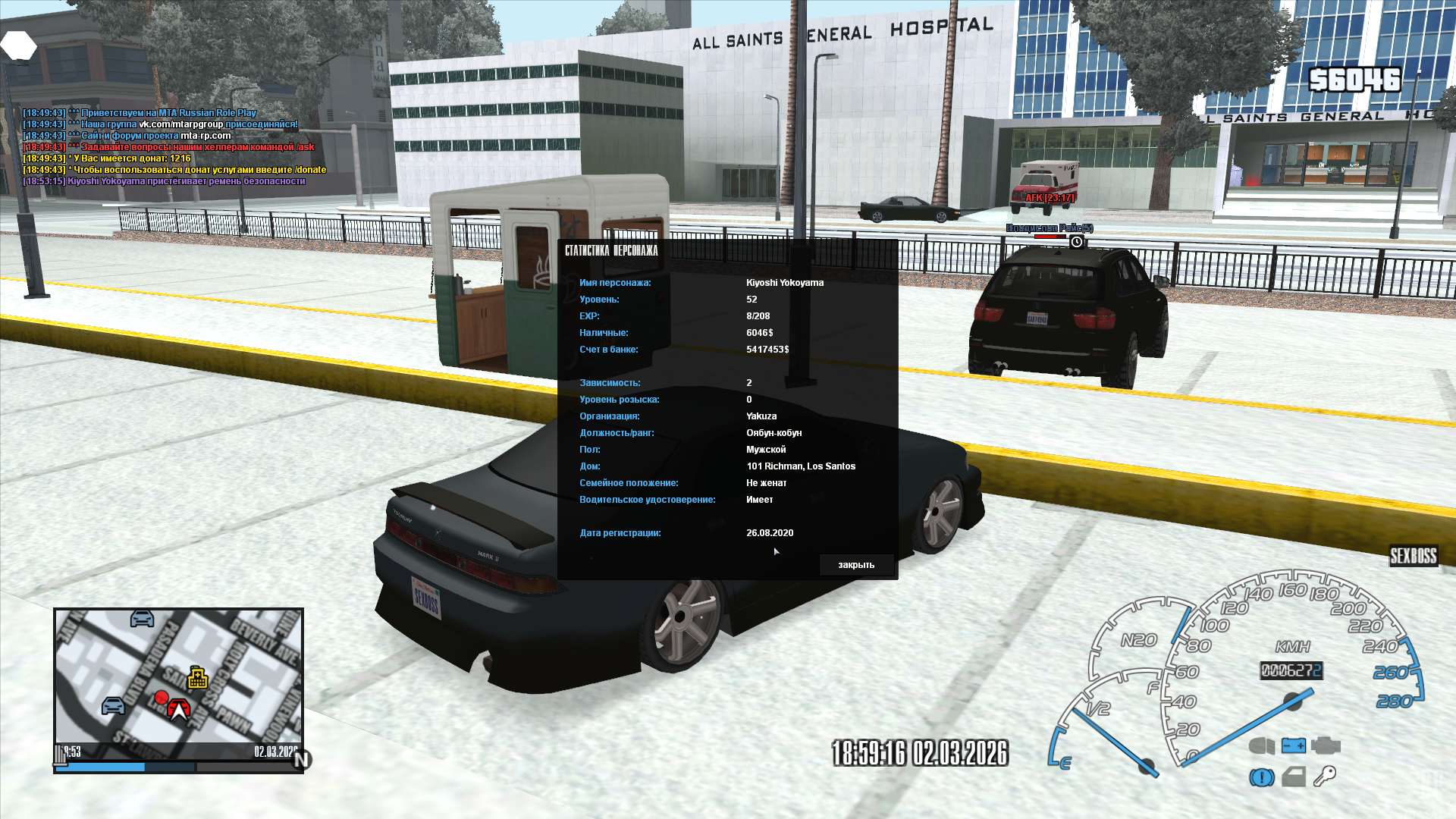
Task: Close the character statistics window with закрыть
Action: 856,565
